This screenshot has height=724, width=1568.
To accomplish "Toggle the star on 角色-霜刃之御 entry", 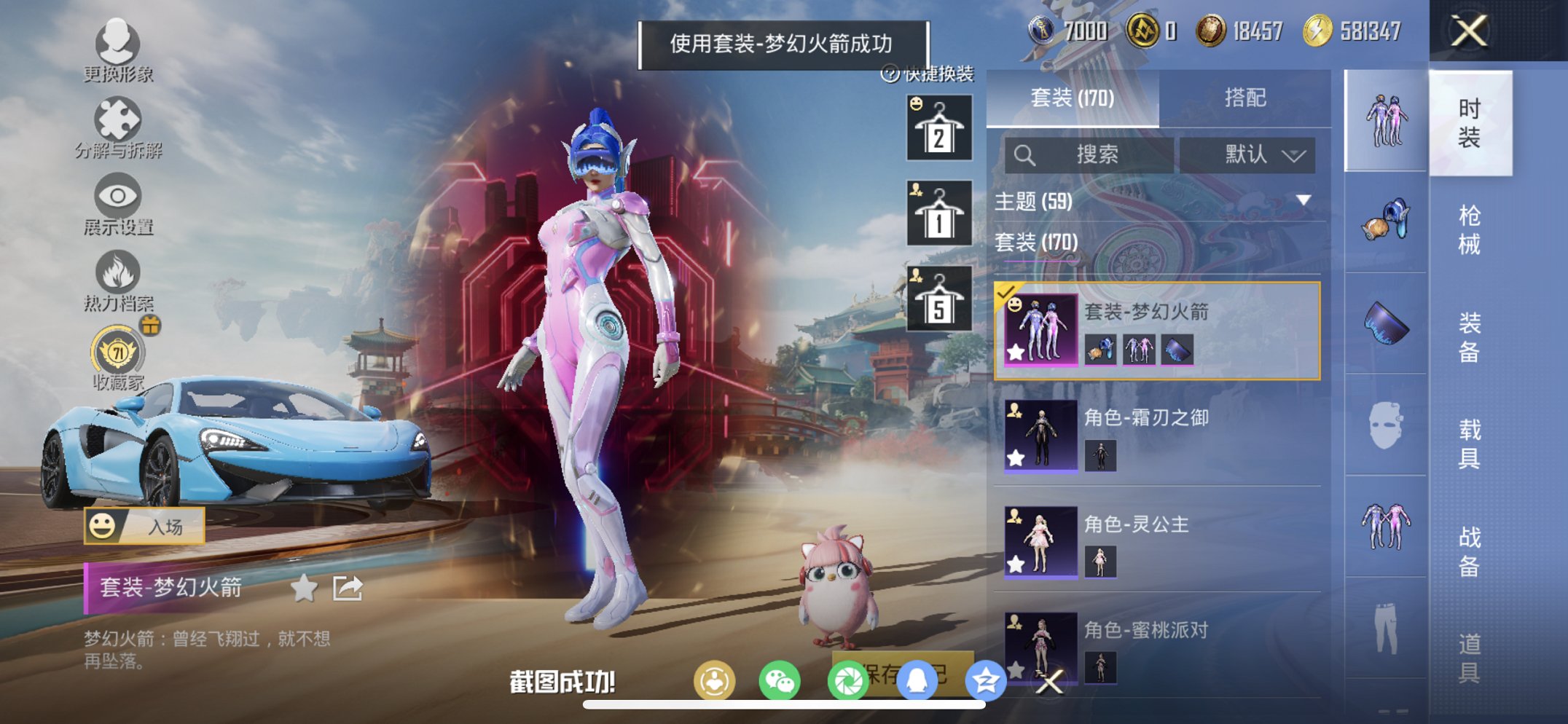I will [1016, 459].
